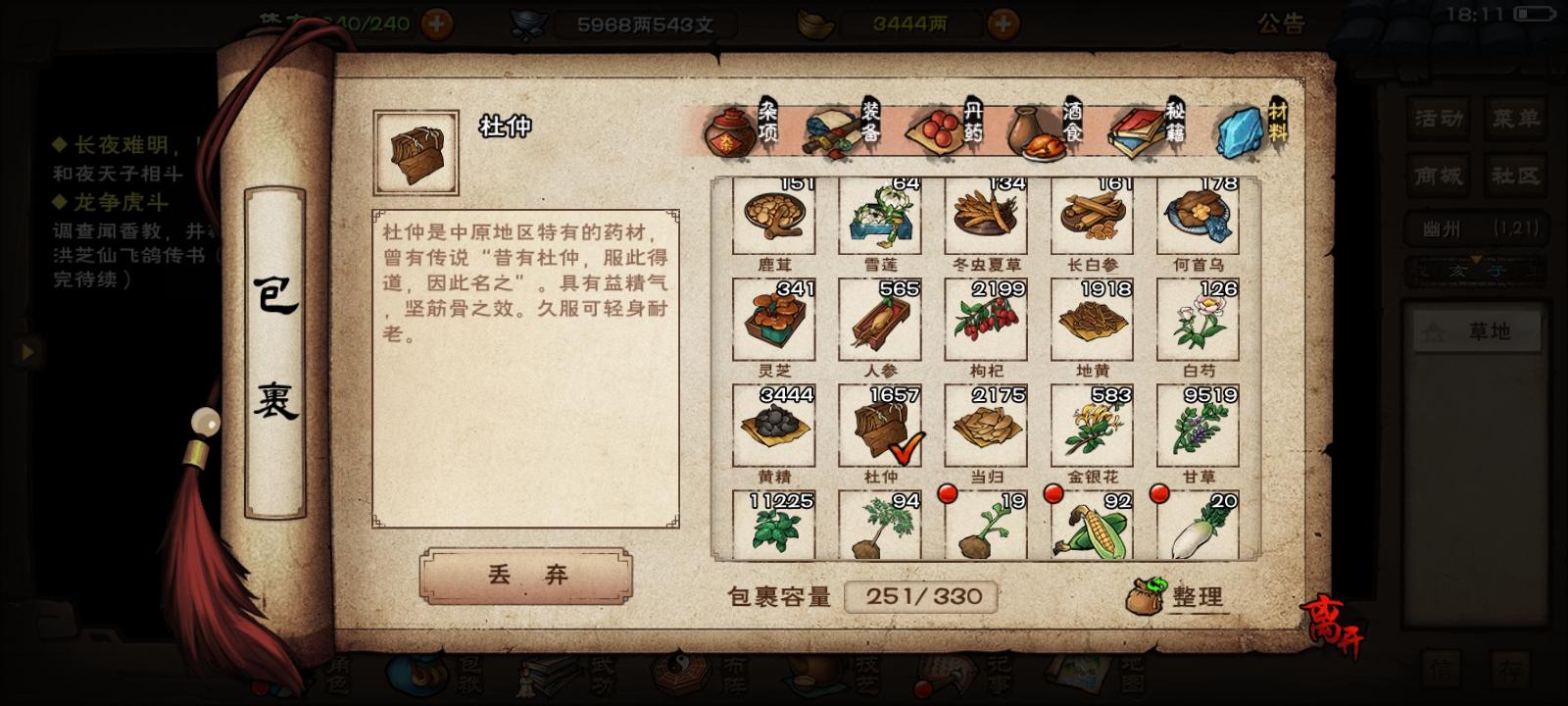Image resolution: width=1568 pixels, height=706 pixels.
Task: Click the plus icon beside 3444两 currency
Action: pos(1002,25)
